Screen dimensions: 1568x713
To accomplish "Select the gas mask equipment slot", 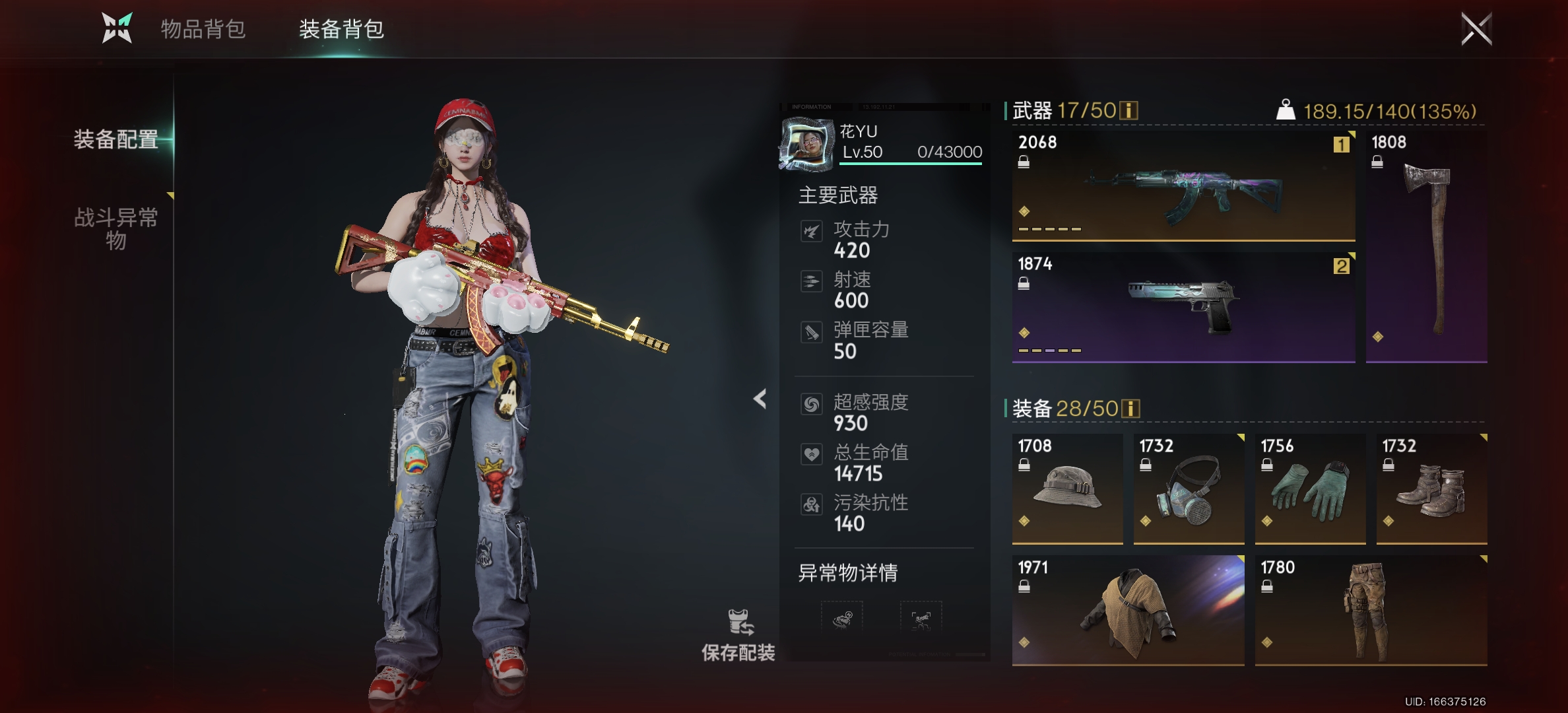I will point(1189,489).
